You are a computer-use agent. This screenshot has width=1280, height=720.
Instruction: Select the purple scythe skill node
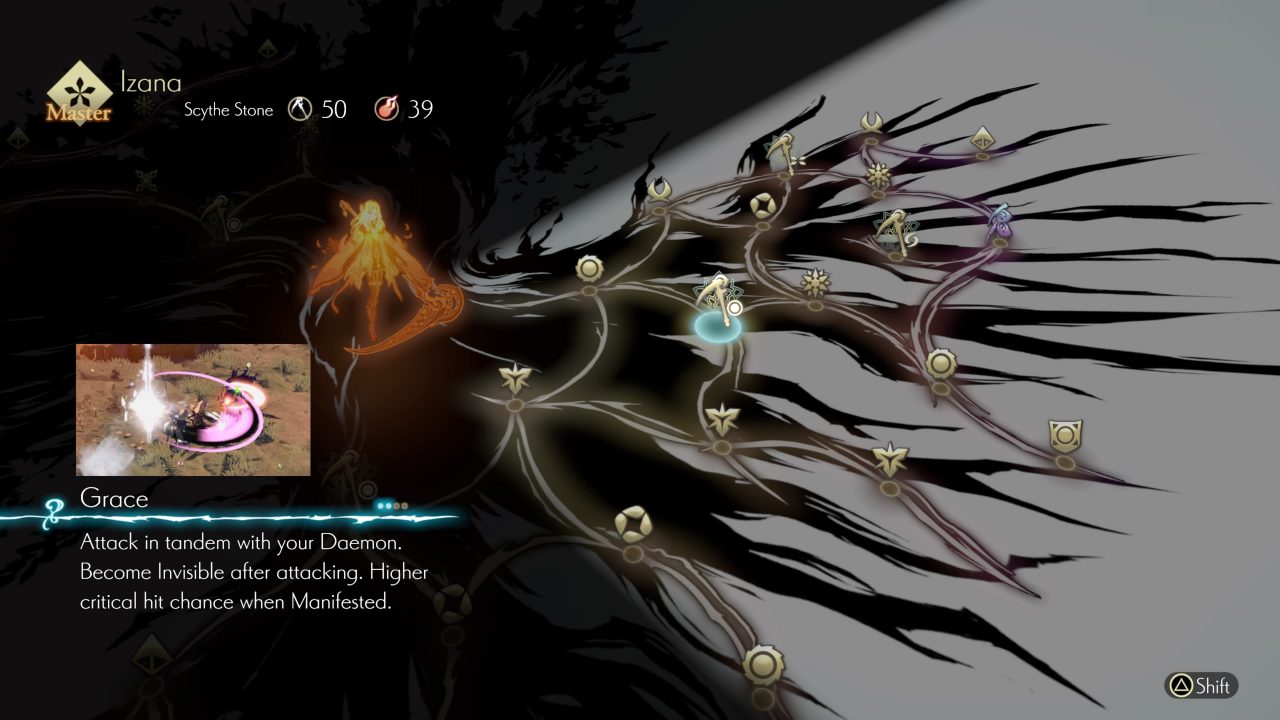(1001, 220)
